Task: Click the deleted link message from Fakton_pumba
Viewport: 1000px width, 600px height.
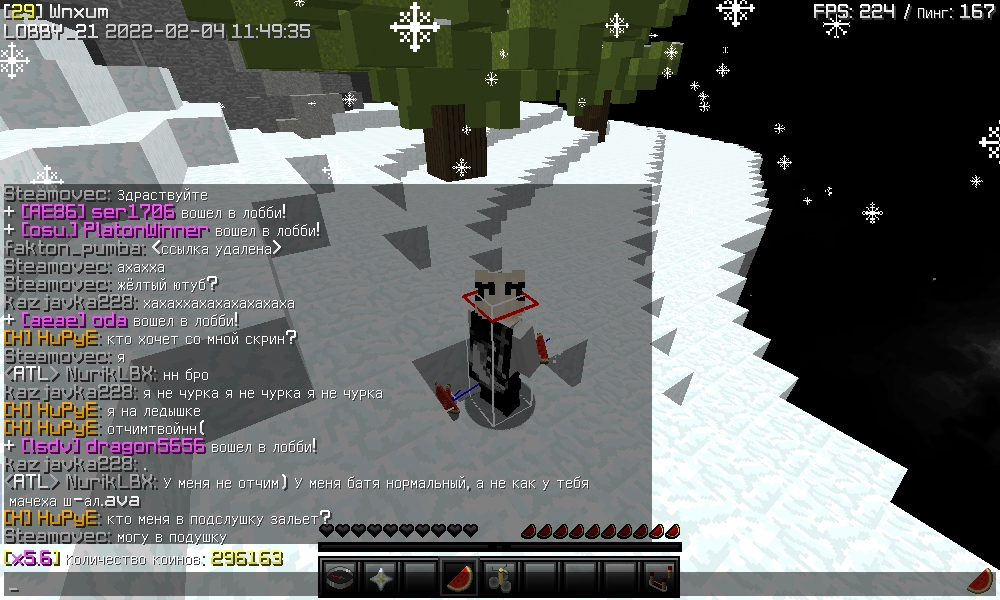Action: tap(216, 248)
